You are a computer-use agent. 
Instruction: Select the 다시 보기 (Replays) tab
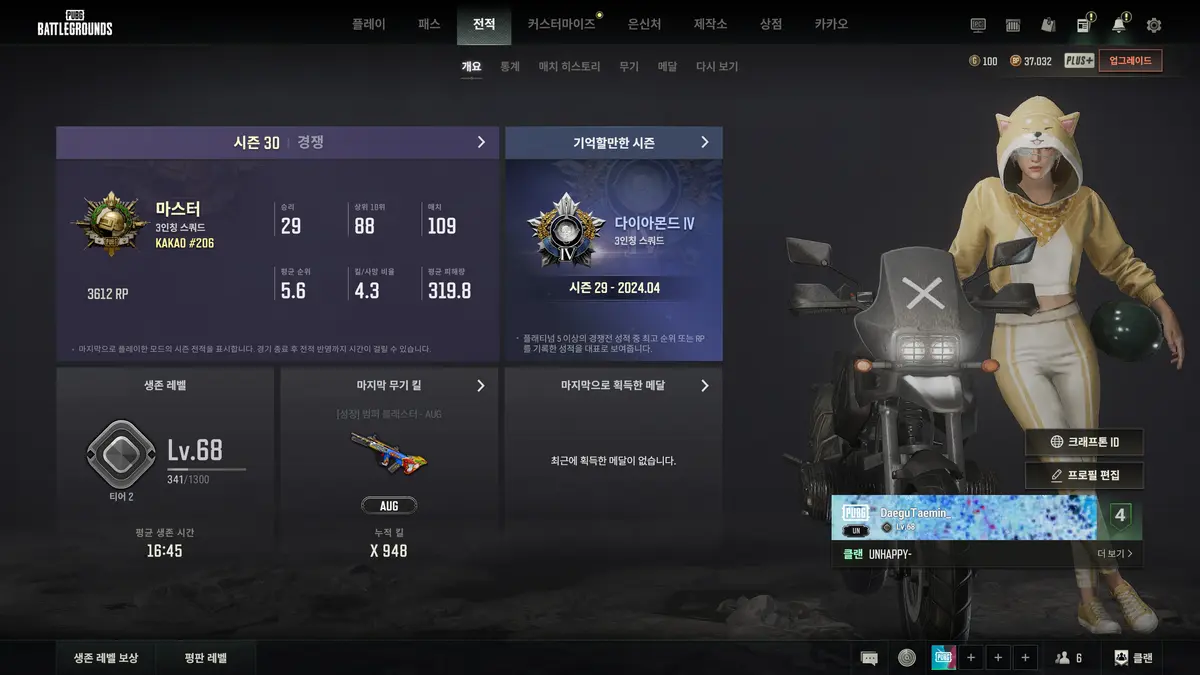717,66
